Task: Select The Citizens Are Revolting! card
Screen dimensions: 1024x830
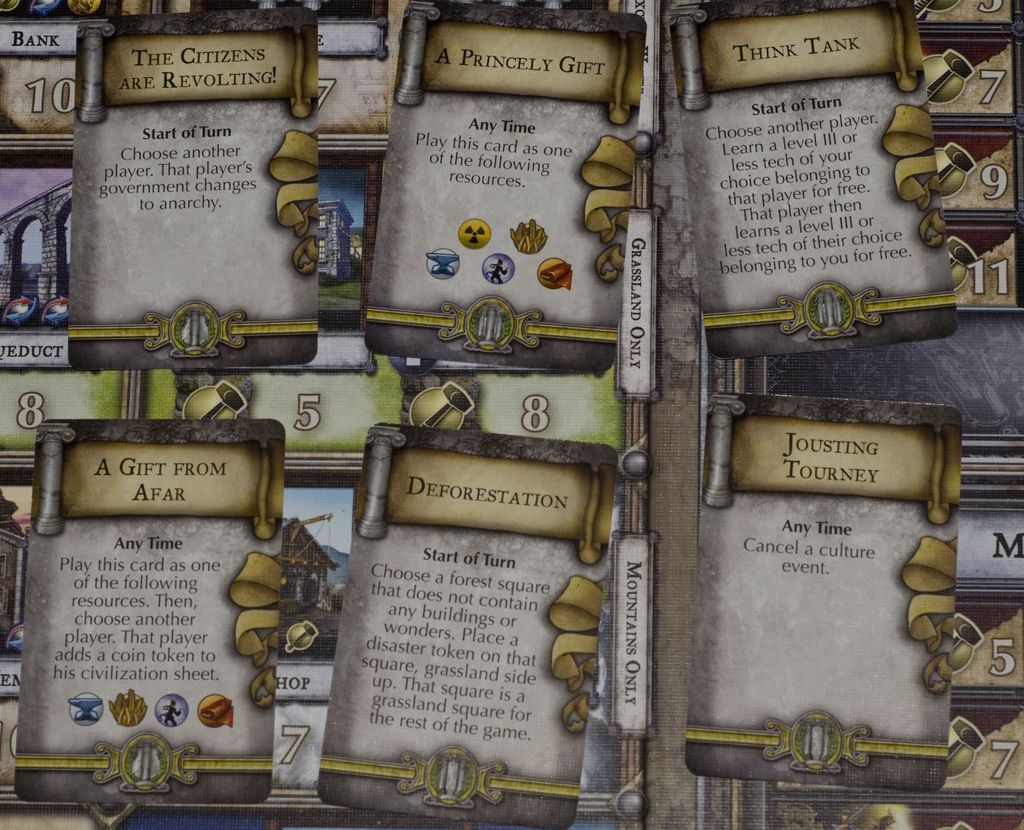Action: pos(193,190)
